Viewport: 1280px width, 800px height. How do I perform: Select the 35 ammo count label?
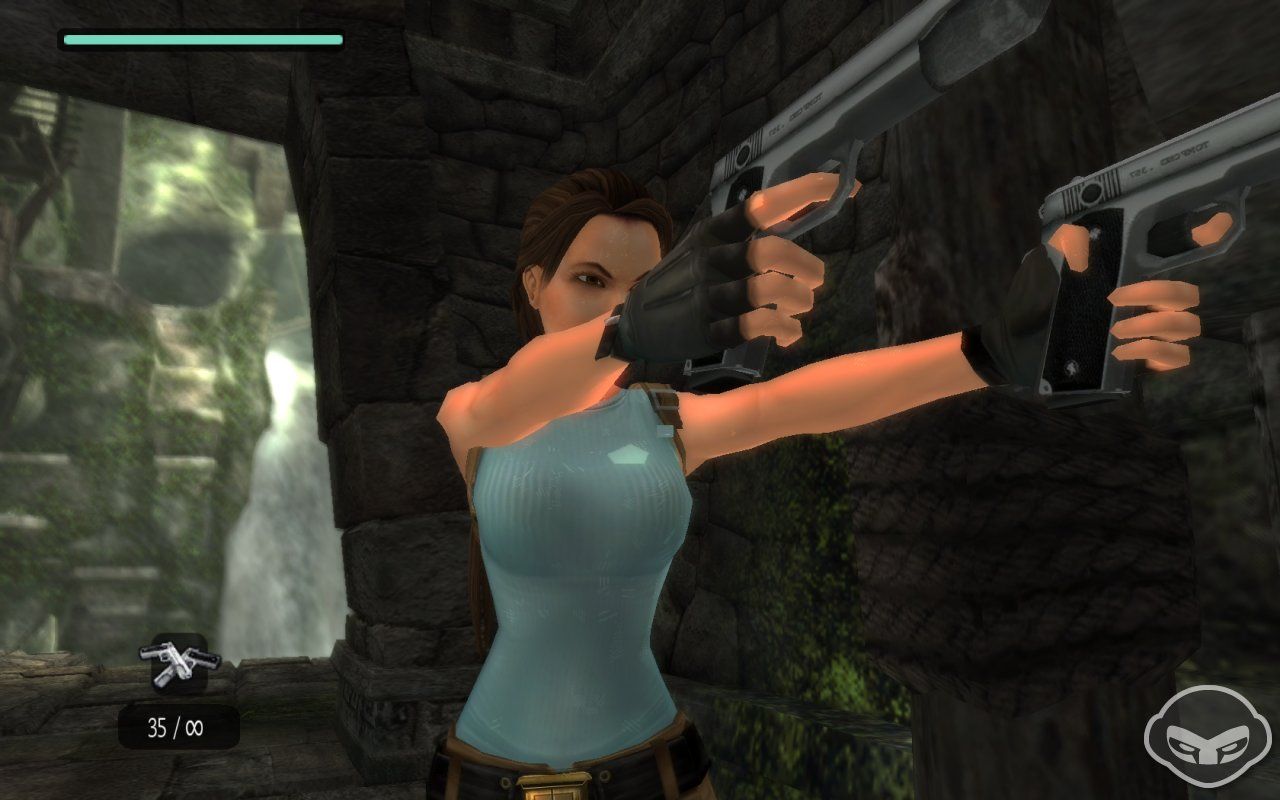tap(160, 726)
